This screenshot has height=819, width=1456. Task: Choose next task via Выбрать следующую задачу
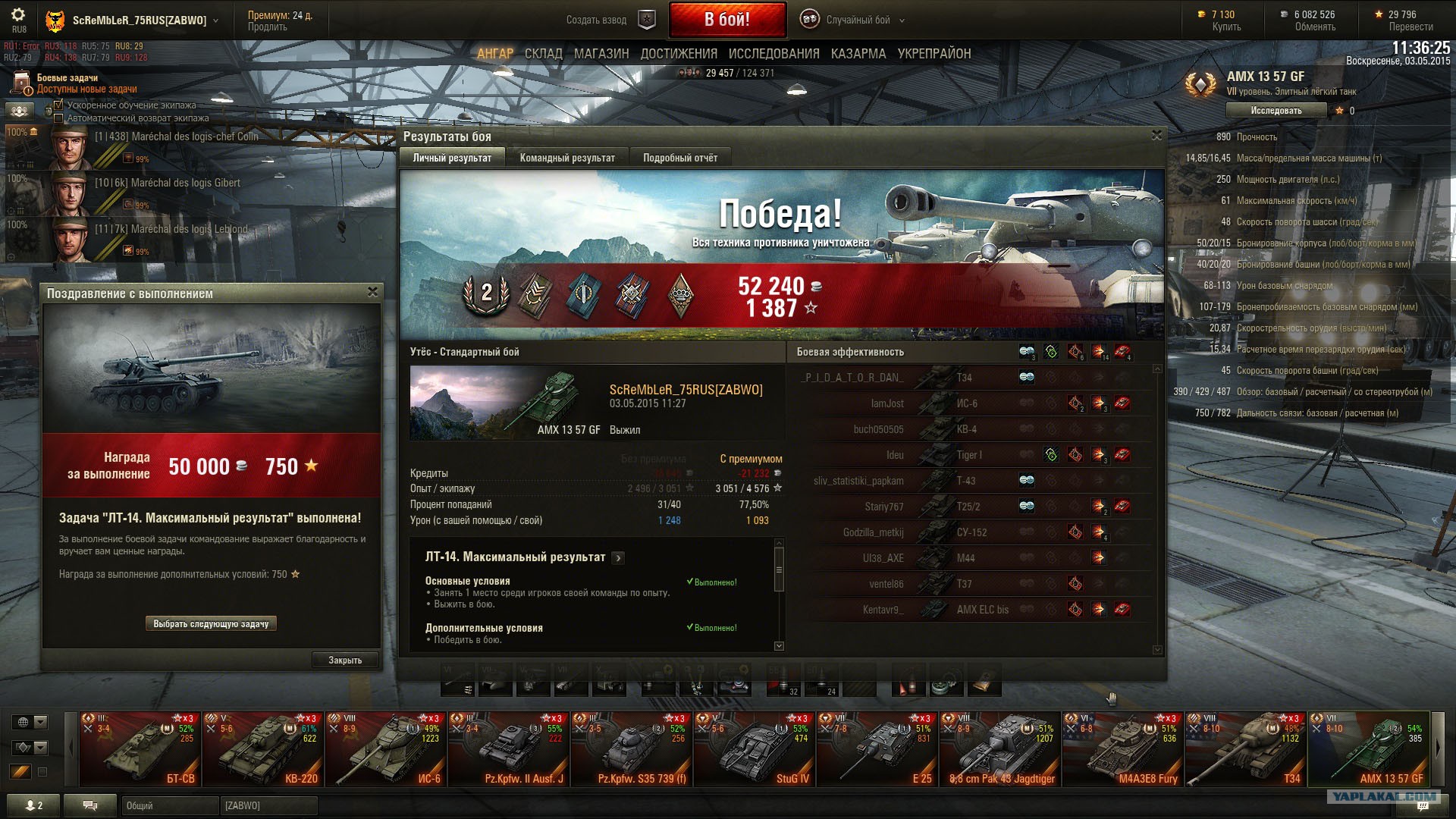pyautogui.click(x=211, y=624)
